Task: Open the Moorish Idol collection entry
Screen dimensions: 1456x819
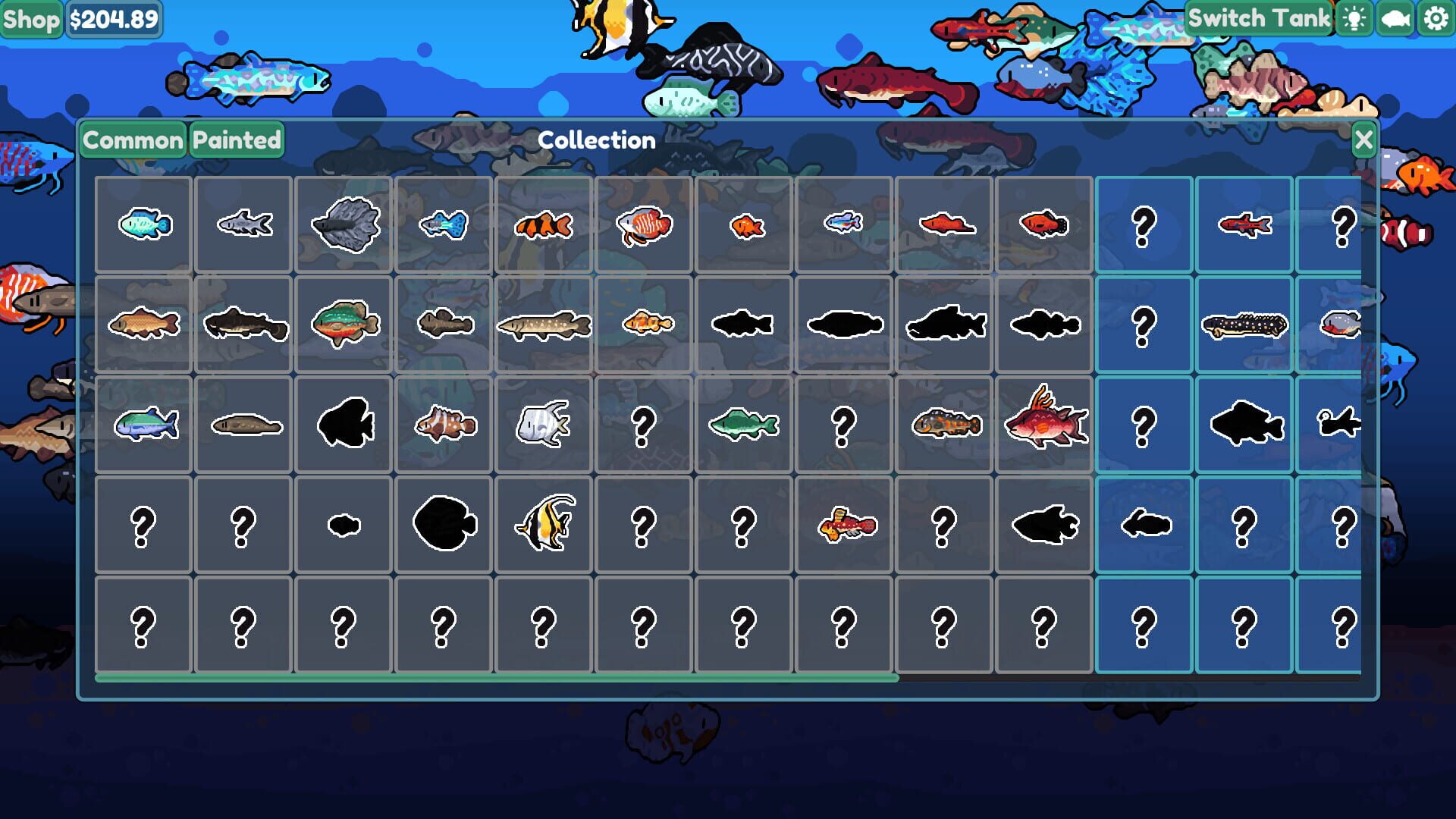Action: pyautogui.click(x=544, y=523)
